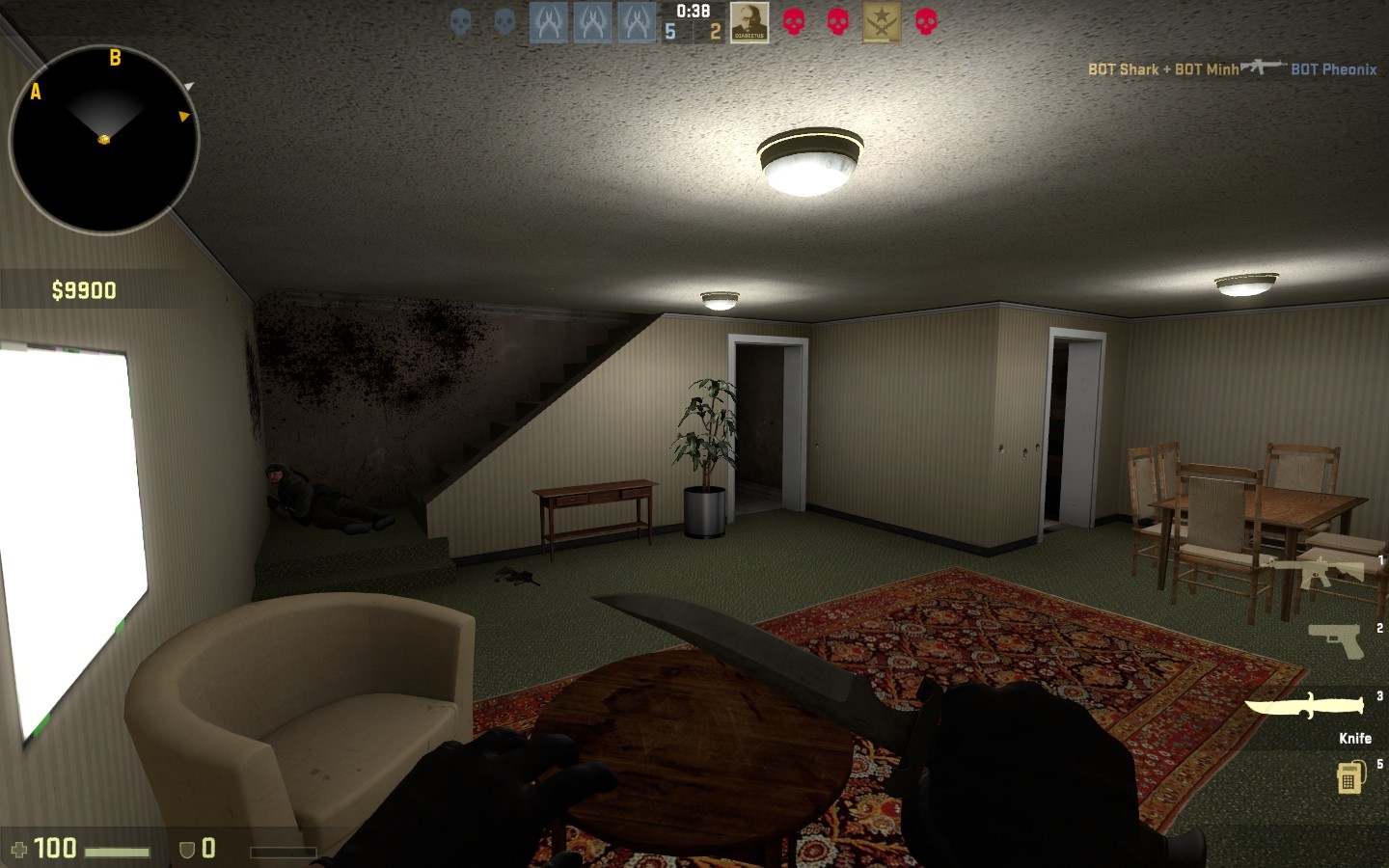The image size is (1389, 868).
Task: Click BOT Pheonix in the kill feed
Action: 1334,69
